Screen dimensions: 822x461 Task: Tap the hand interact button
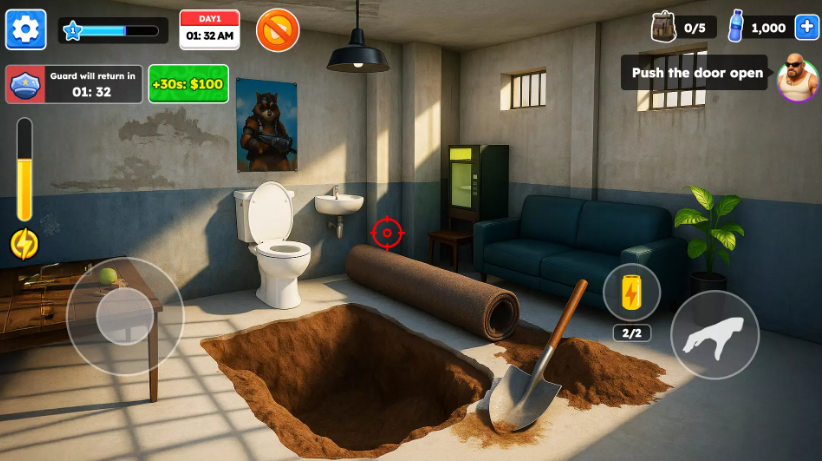(x=714, y=335)
